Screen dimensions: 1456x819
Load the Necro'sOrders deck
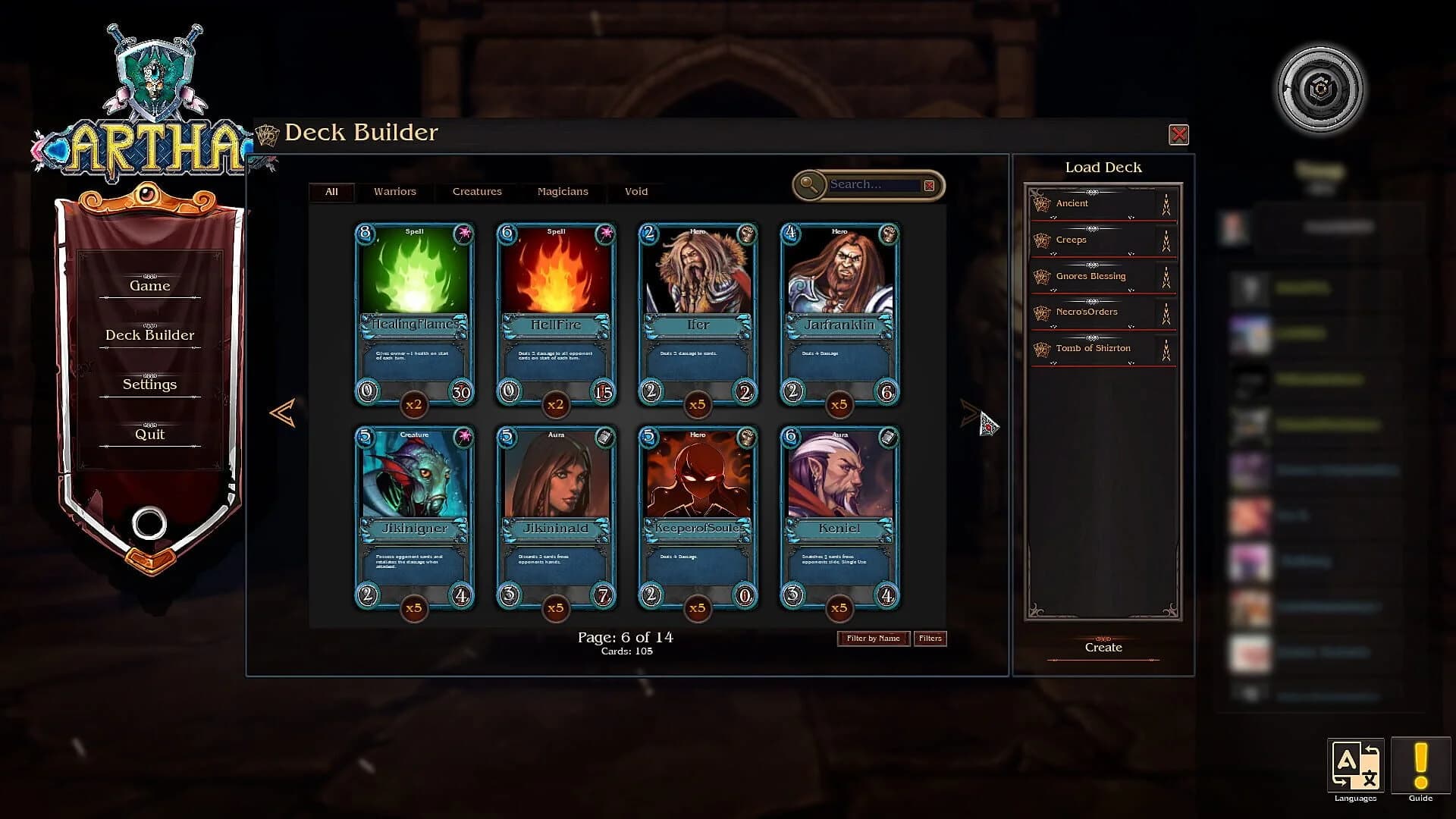click(1086, 312)
